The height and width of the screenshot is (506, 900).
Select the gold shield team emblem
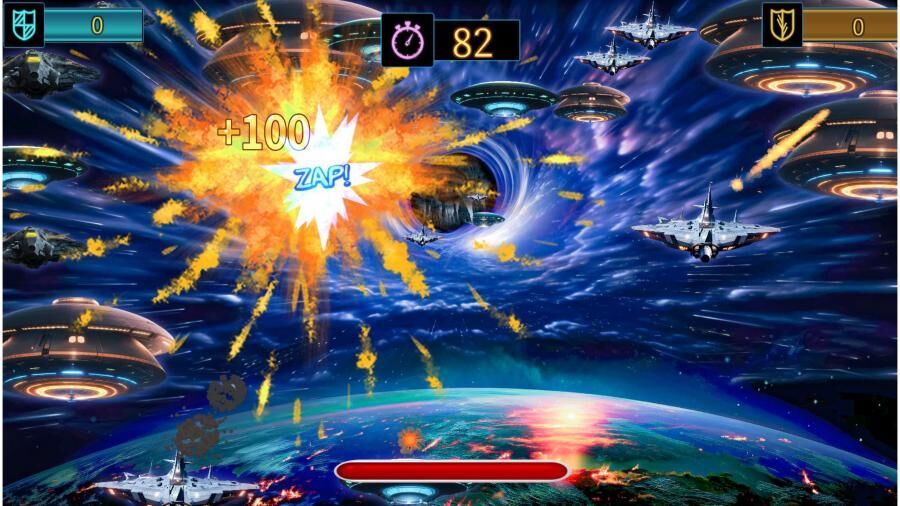tap(782, 25)
